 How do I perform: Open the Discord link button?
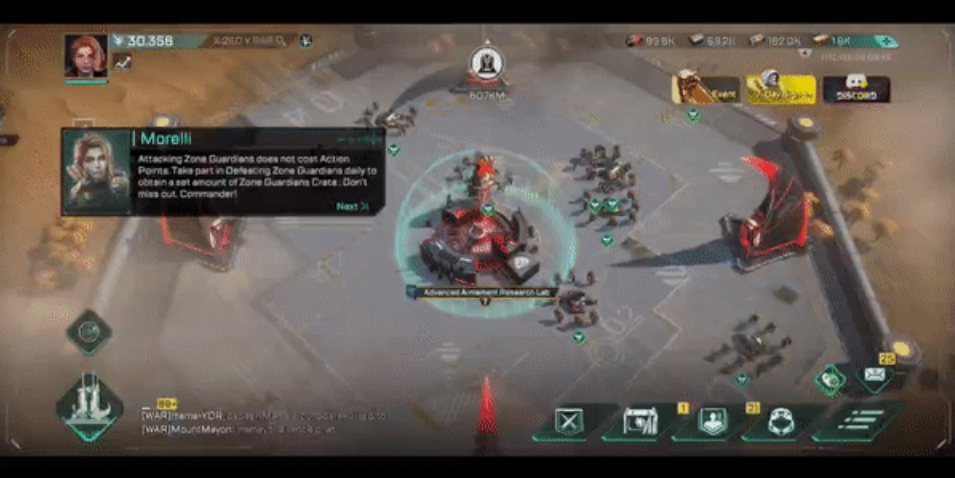[x=856, y=90]
